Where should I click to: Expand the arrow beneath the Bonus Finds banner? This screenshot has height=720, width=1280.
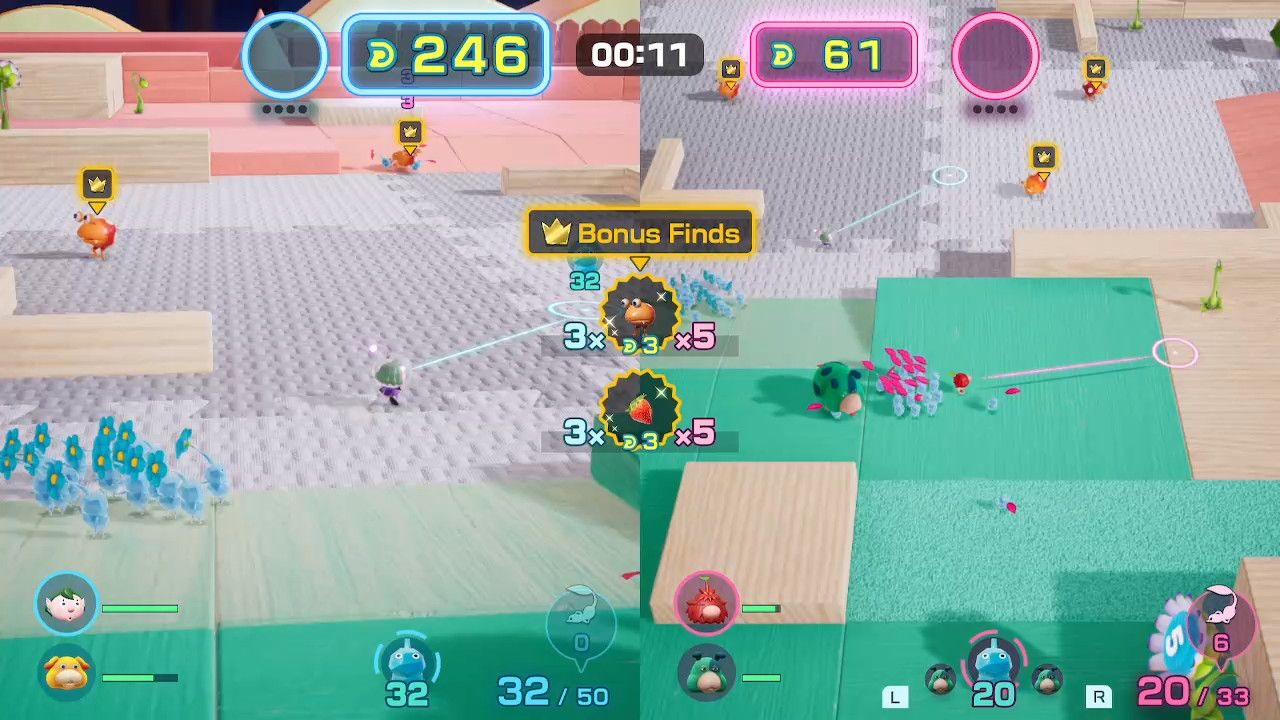point(640,261)
